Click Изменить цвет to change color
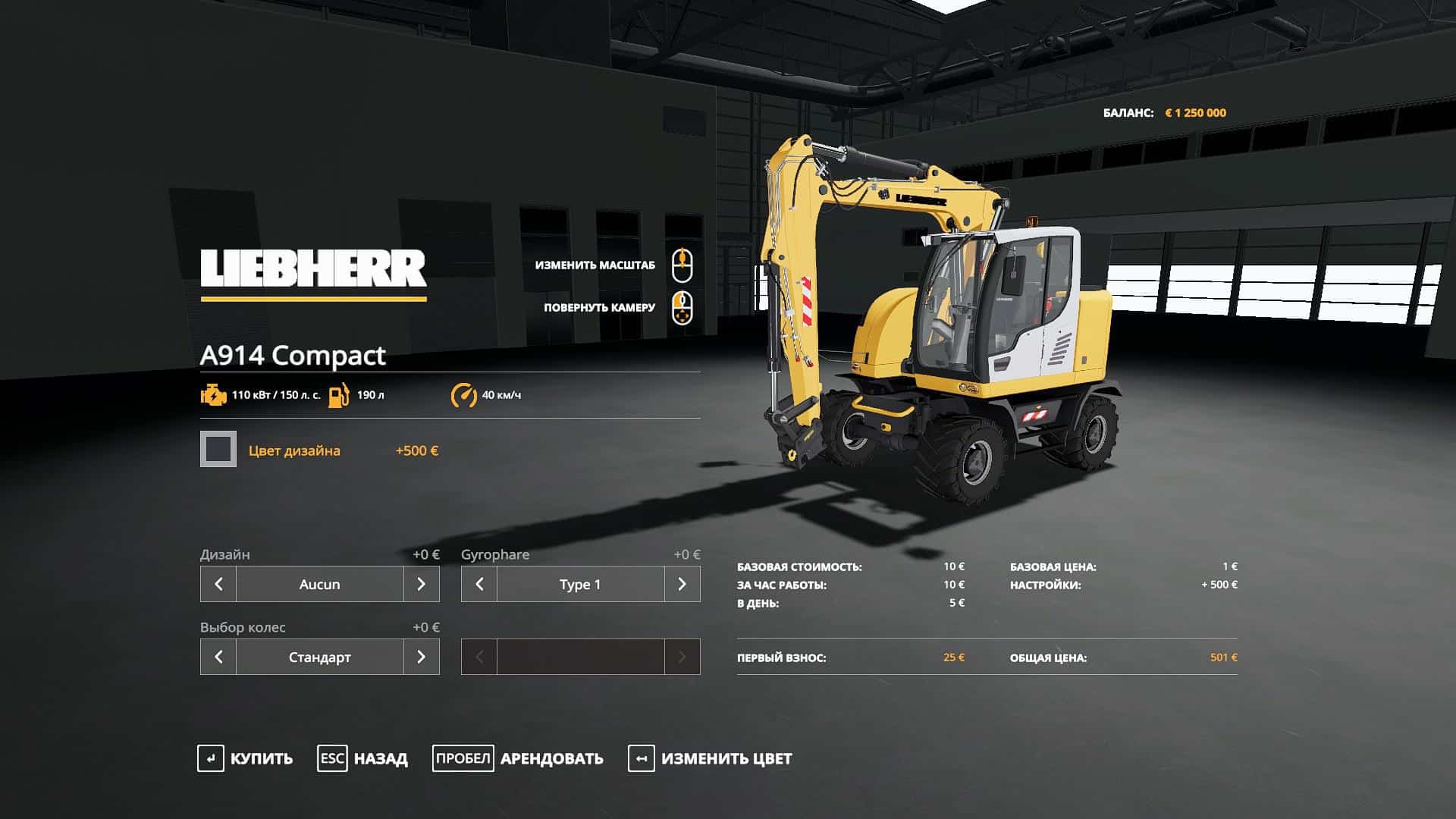 click(710, 758)
